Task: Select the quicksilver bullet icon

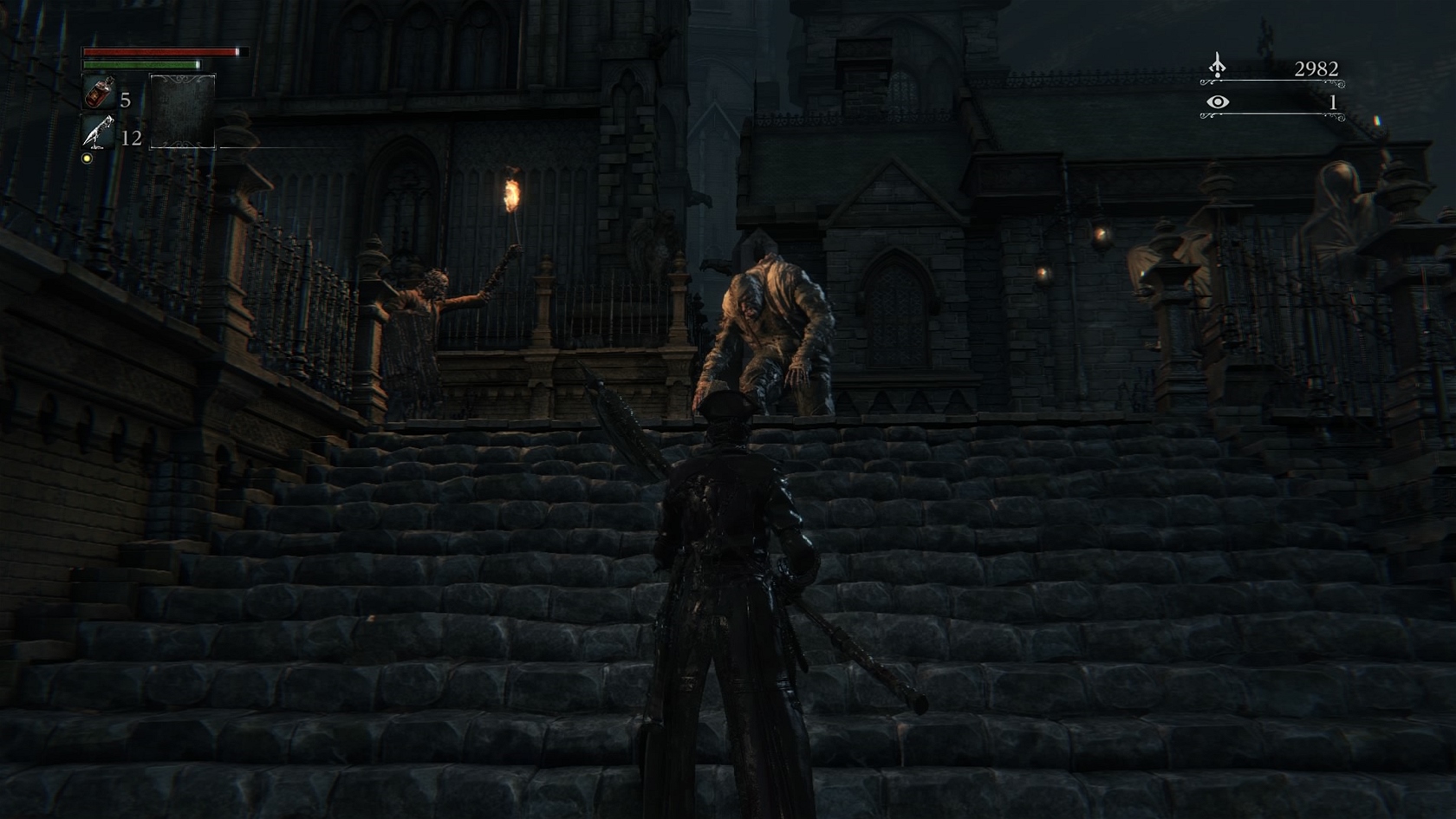Action: pyautogui.click(x=98, y=133)
